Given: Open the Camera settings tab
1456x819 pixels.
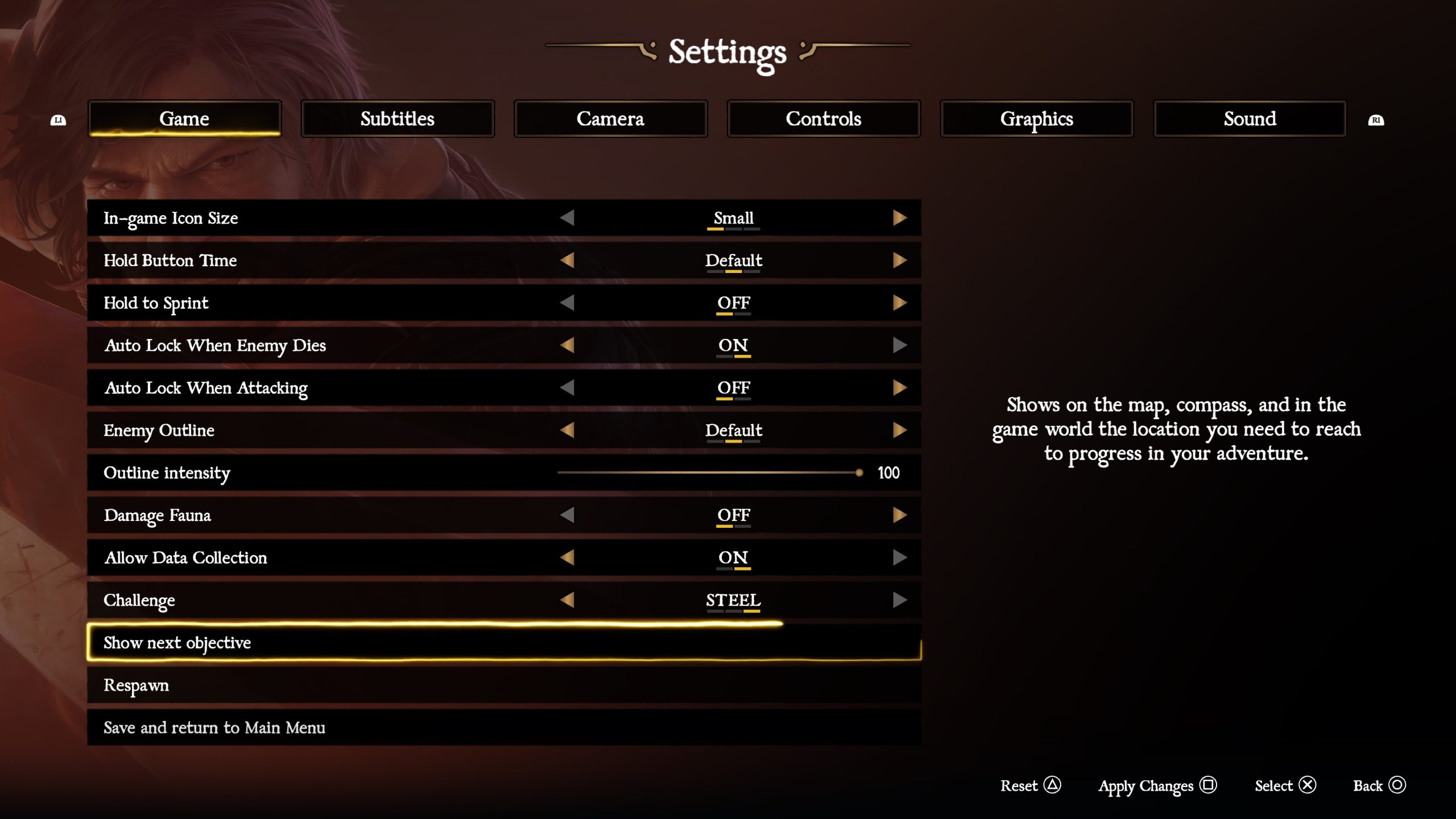Looking at the screenshot, I should [x=610, y=119].
